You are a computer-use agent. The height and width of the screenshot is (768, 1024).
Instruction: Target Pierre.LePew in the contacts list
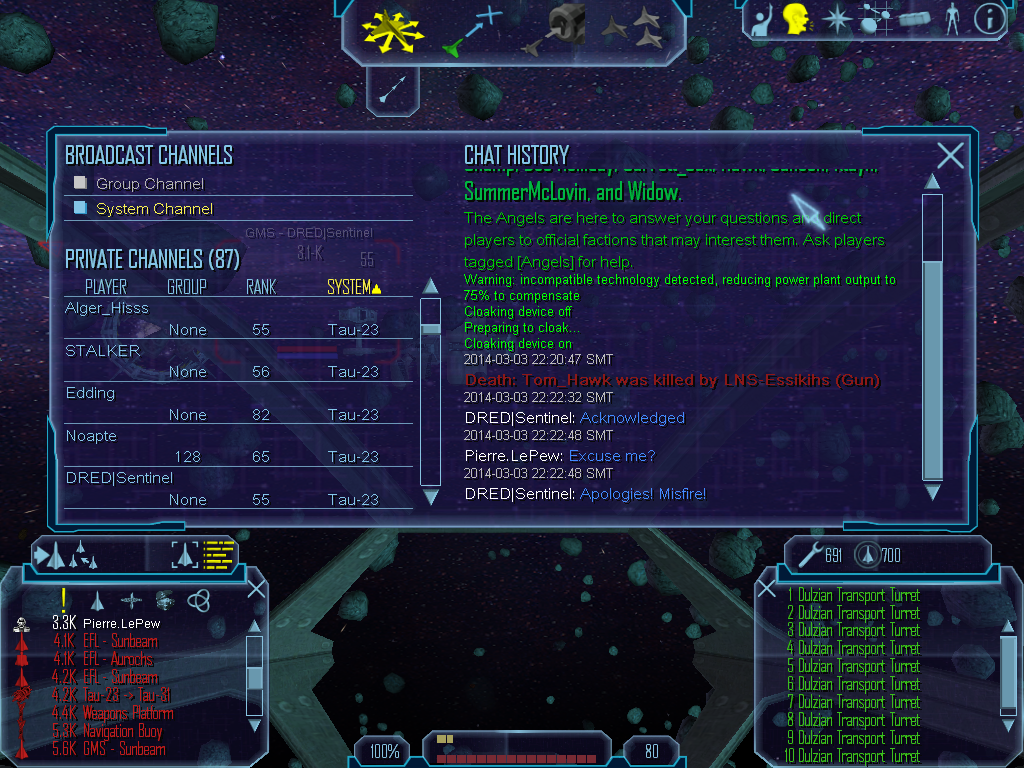pos(121,623)
